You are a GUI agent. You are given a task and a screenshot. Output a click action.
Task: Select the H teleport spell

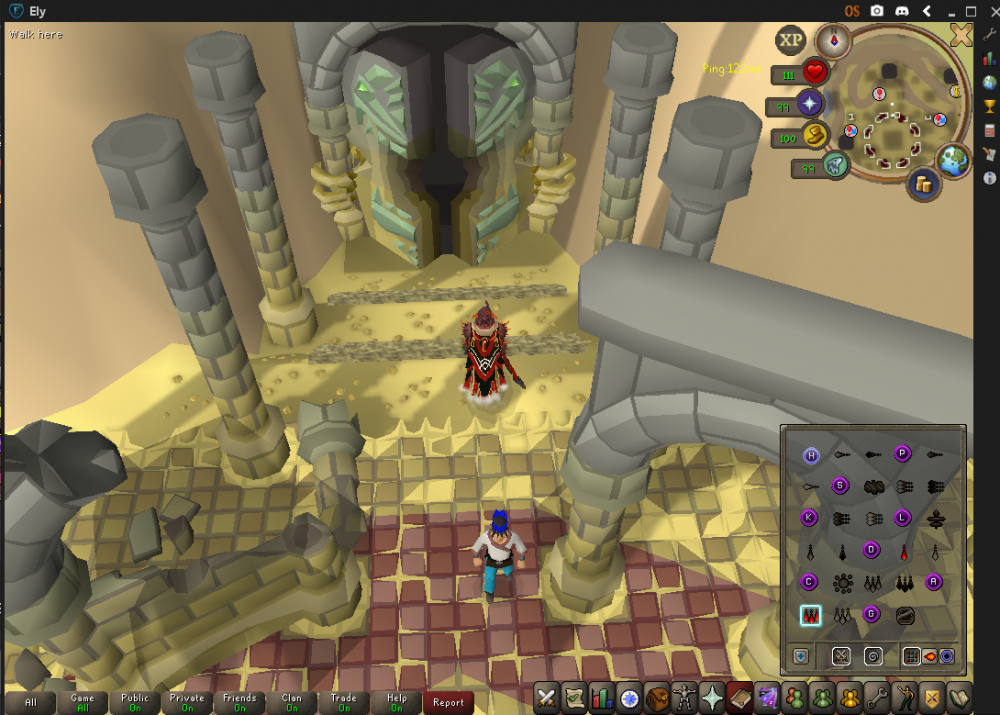tap(811, 456)
